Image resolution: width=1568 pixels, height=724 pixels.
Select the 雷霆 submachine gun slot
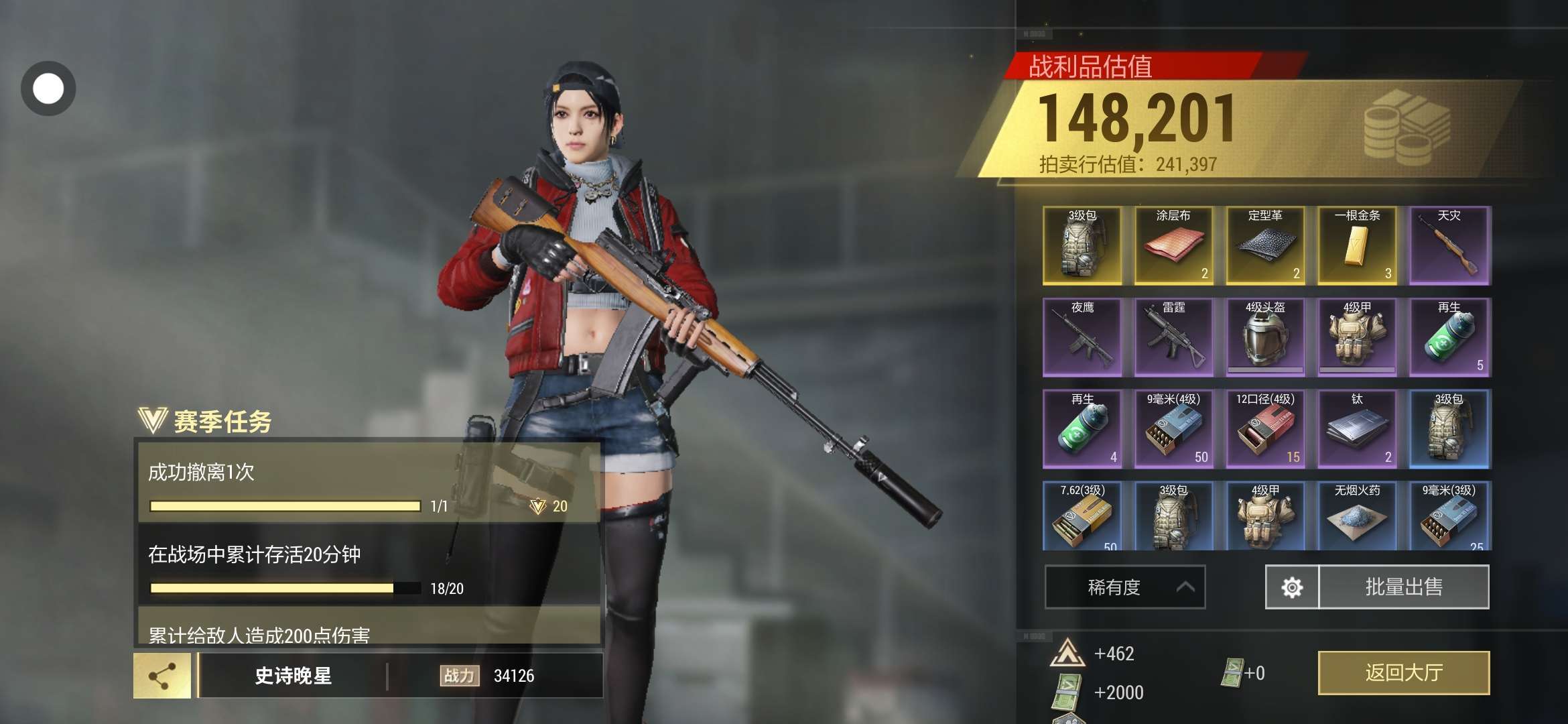click(x=1173, y=337)
